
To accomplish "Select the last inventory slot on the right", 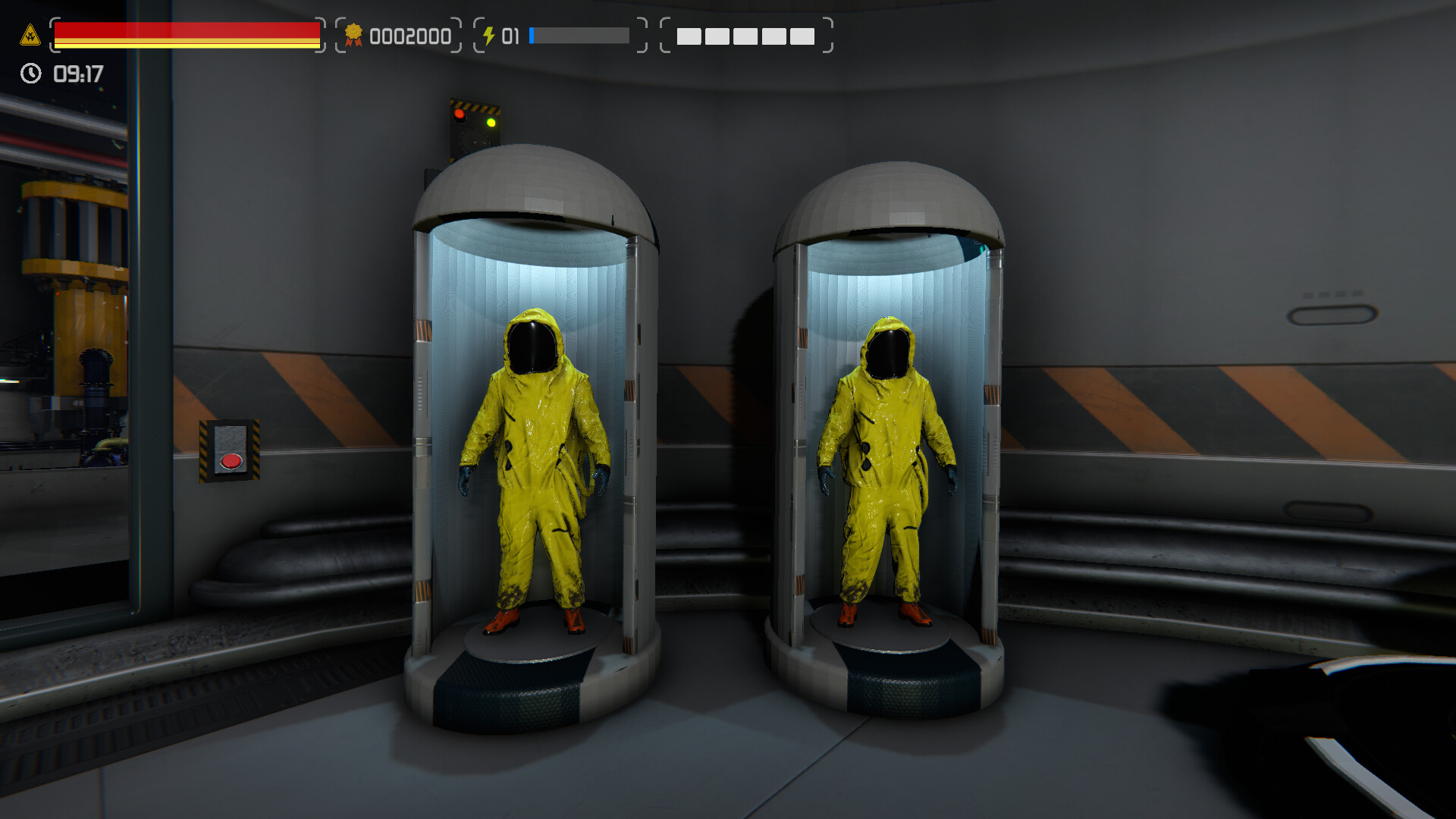I will [804, 36].
